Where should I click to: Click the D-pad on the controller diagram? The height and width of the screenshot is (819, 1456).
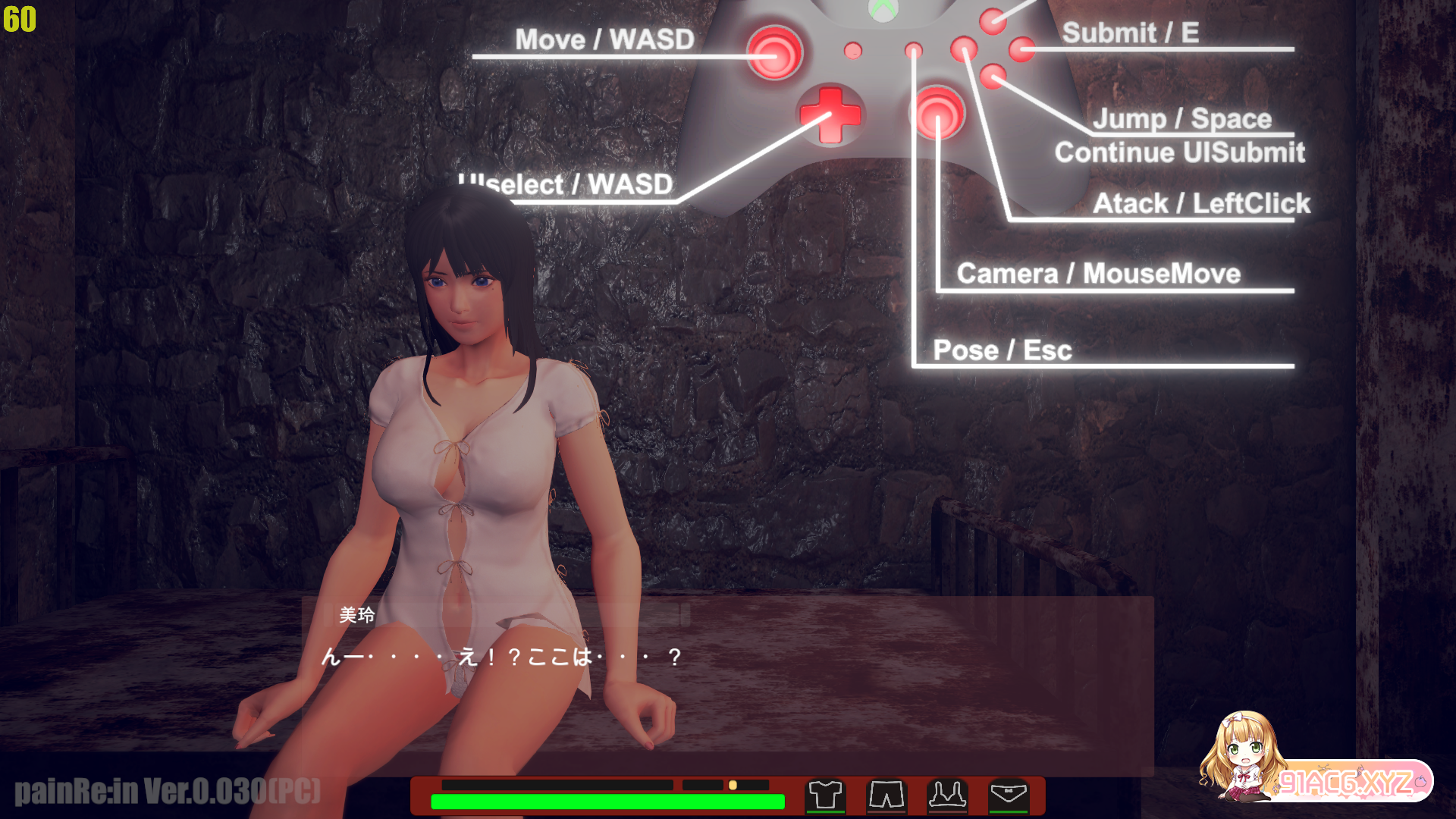pos(832,114)
